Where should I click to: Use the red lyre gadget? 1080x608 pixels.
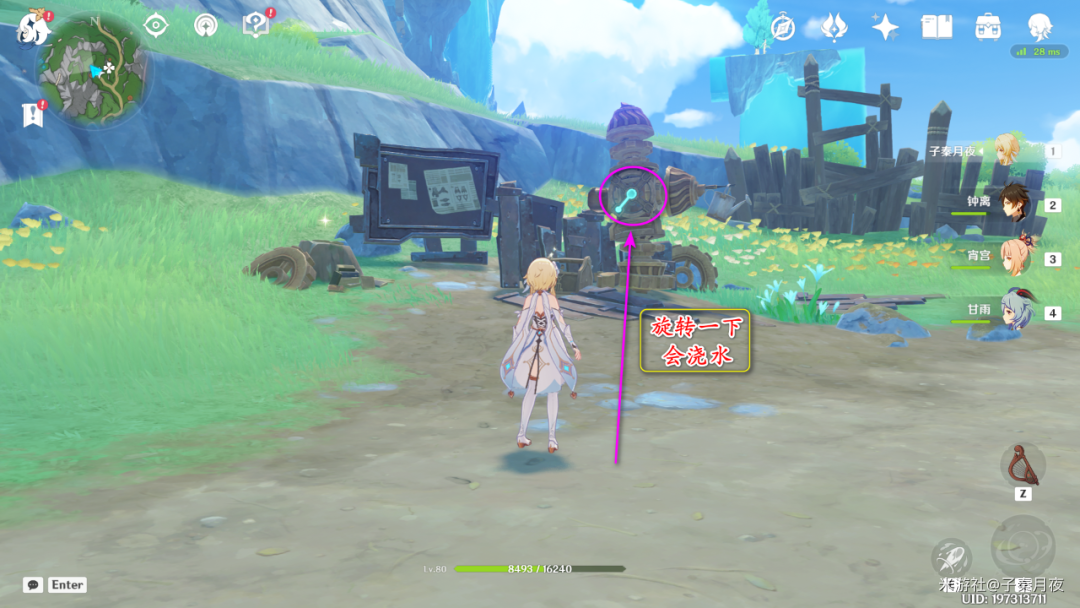pyautogui.click(x=1022, y=464)
